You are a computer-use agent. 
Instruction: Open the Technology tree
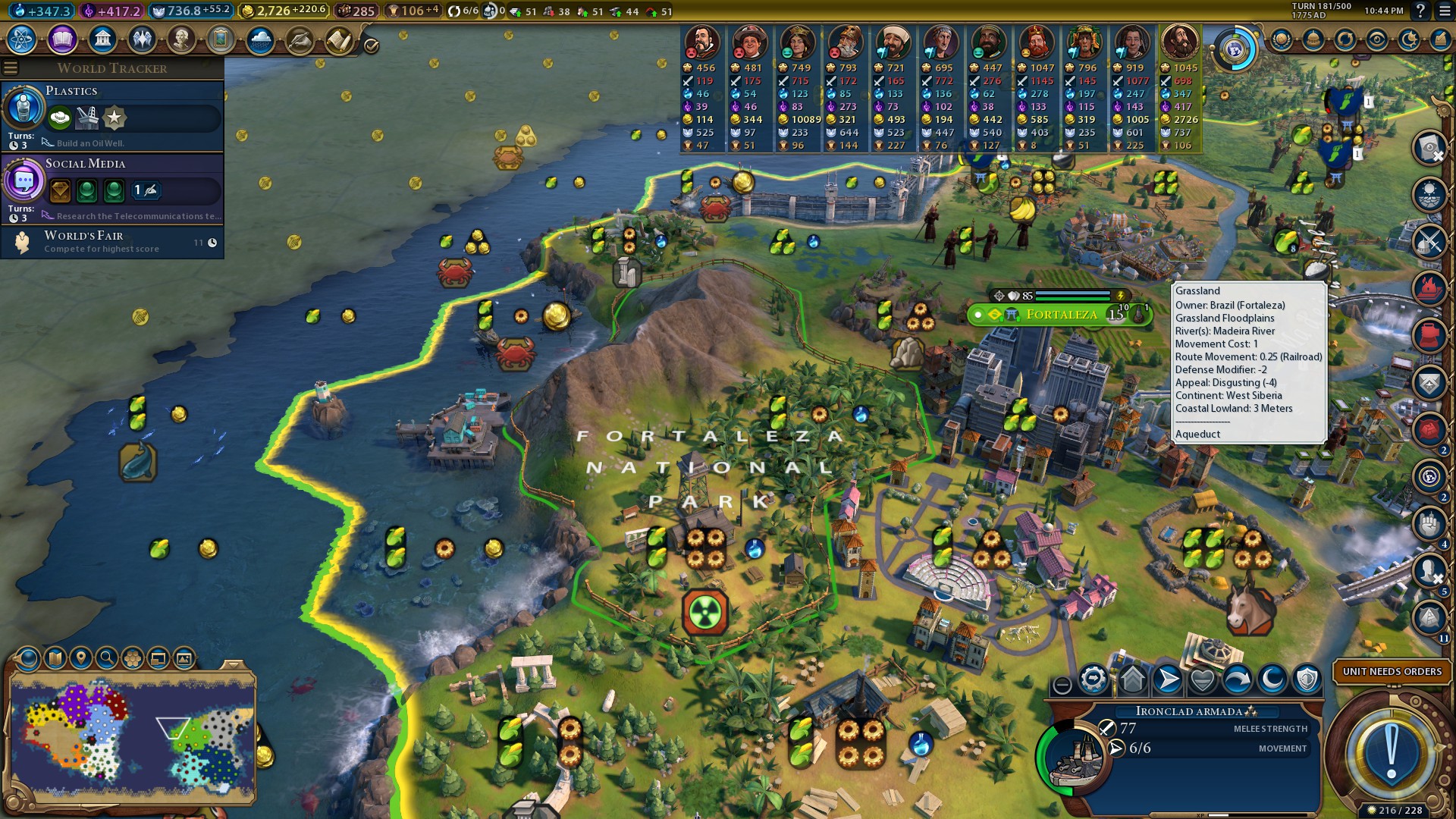[x=22, y=39]
